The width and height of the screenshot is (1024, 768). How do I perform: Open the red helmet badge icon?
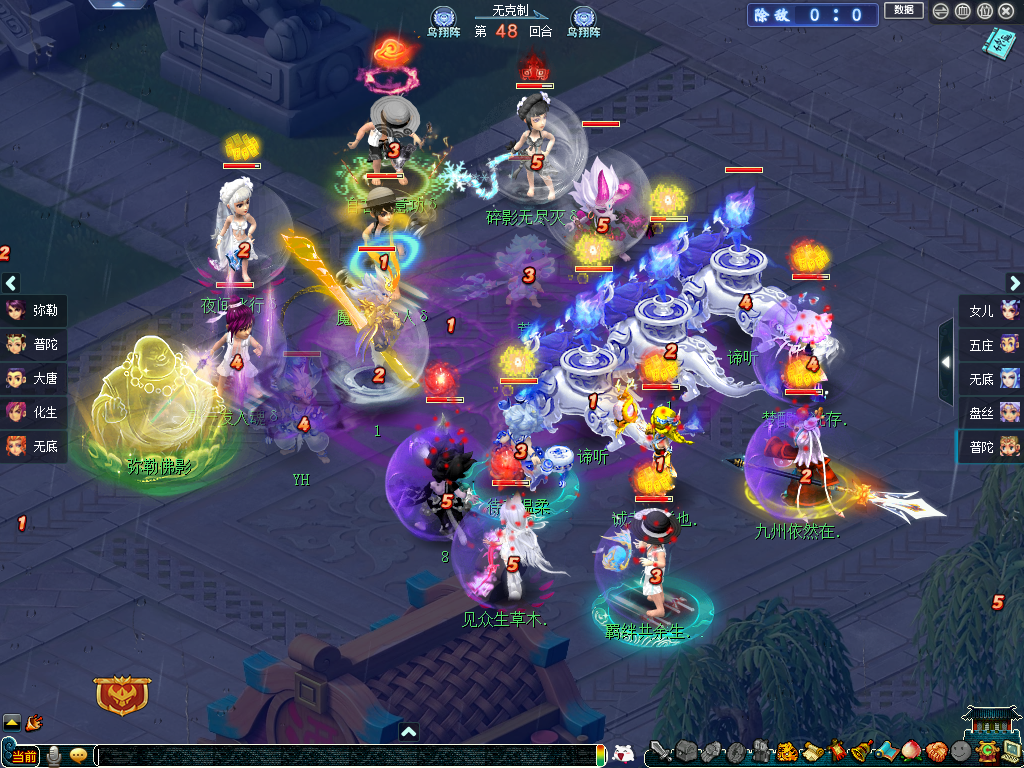pos(122,695)
